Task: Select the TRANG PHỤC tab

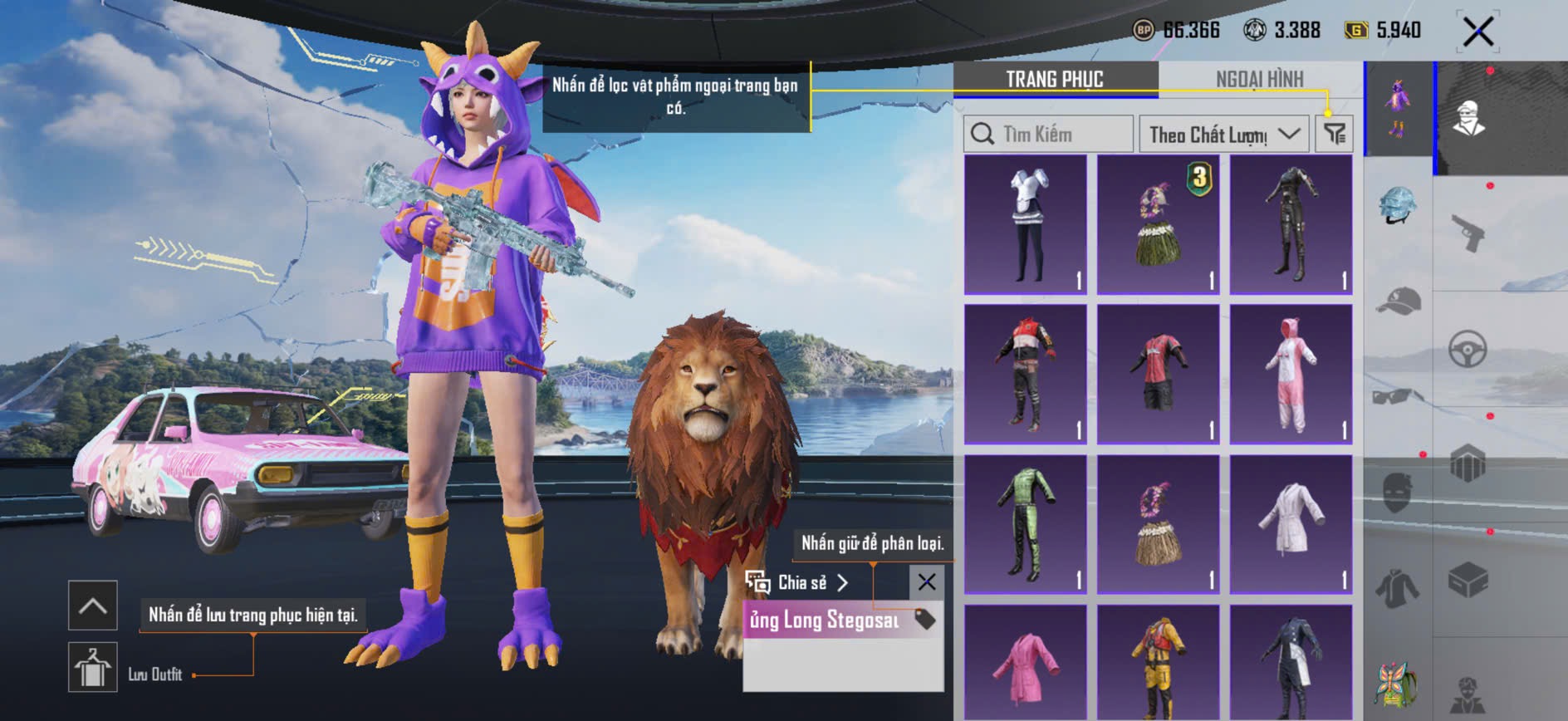Action: point(1055,79)
